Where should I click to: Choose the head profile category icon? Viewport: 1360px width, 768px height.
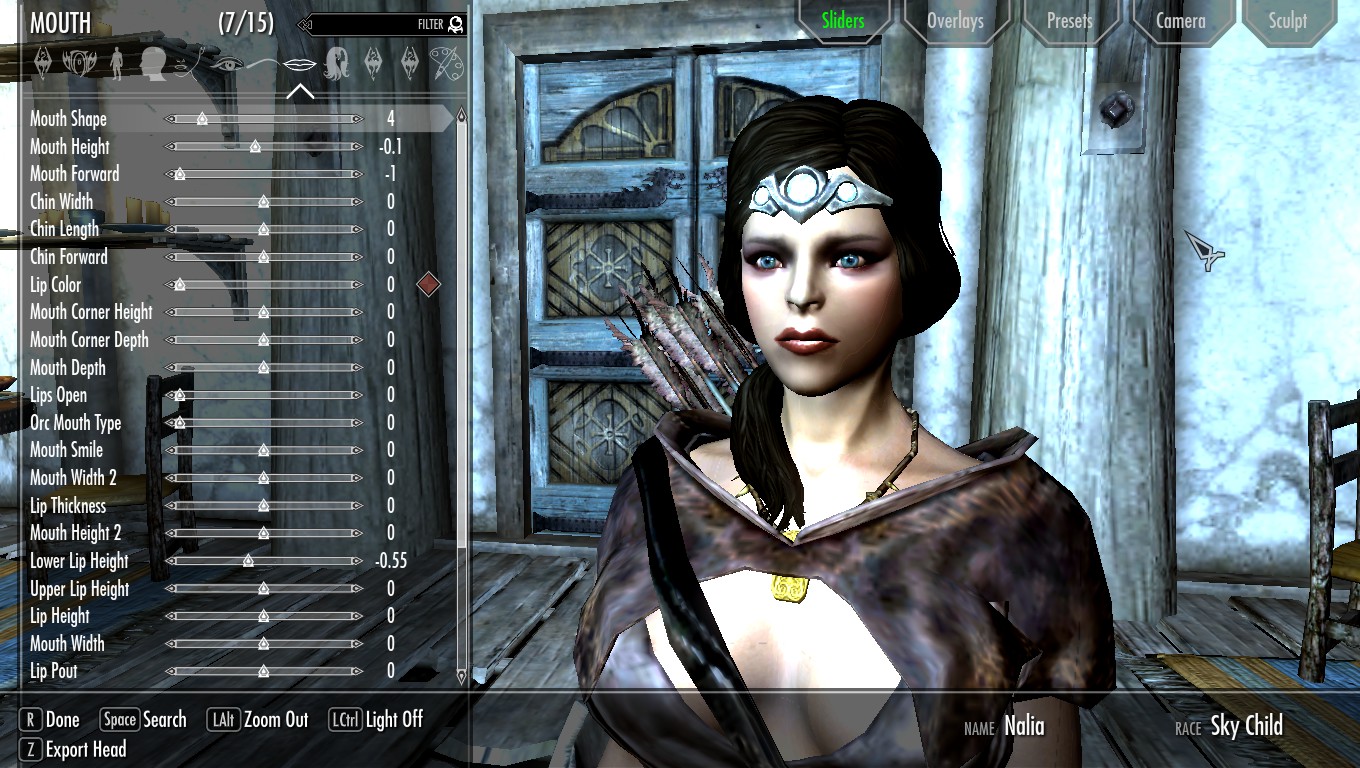tap(153, 63)
